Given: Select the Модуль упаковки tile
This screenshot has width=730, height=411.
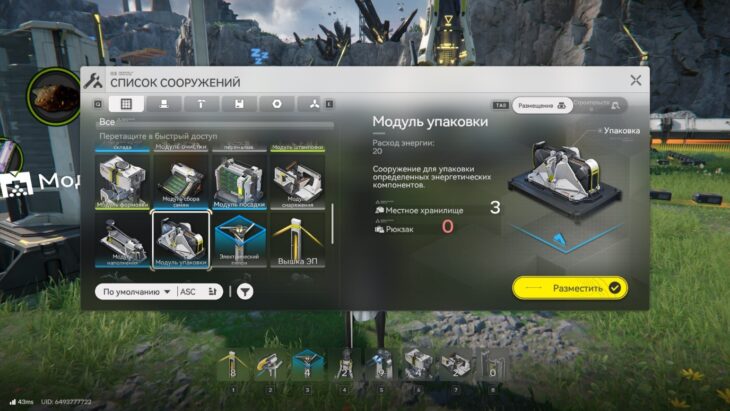Looking at the screenshot, I should pos(180,241).
